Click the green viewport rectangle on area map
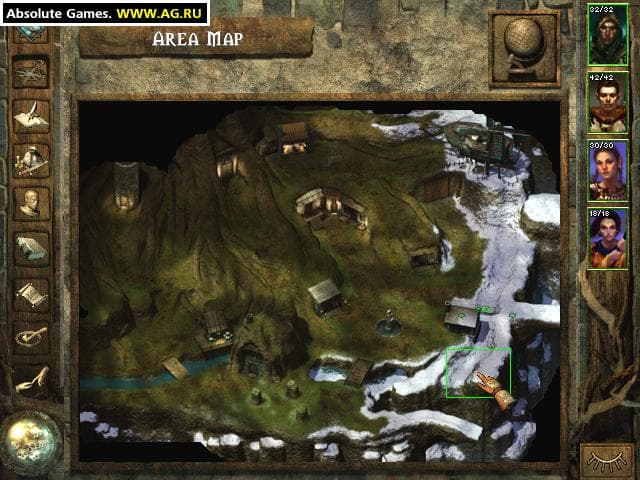The height and width of the screenshot is (480, 640). [x=477, y=371]
